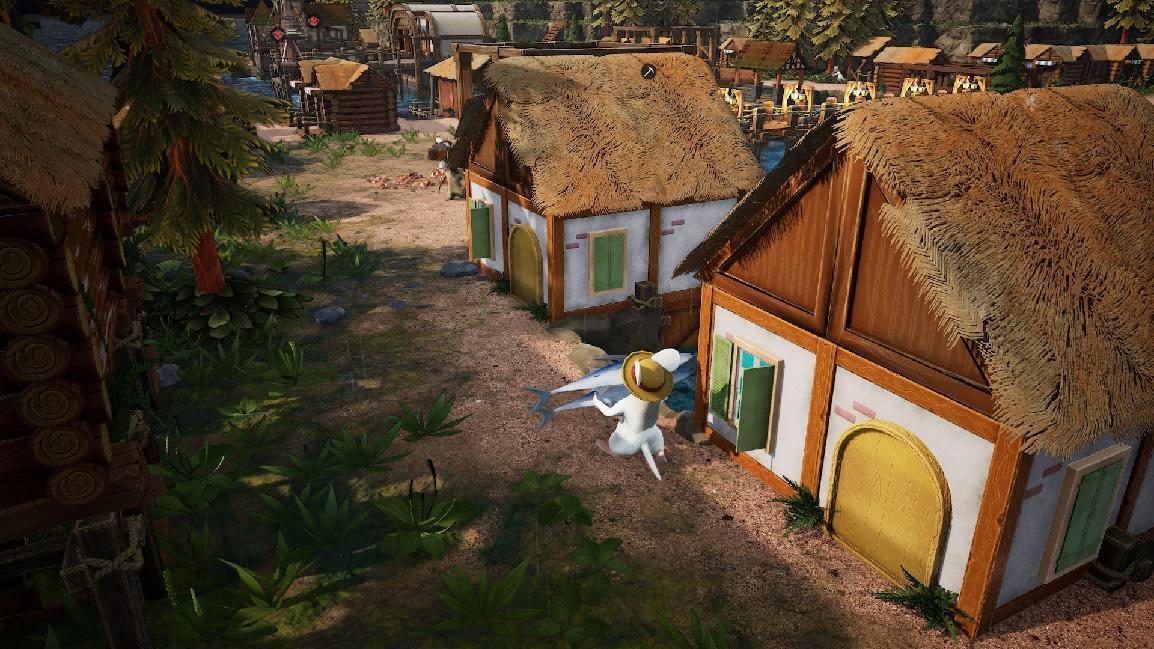1154x649 pixels.
Task: Click the pickaxe marker above the thatched house
Action: (648, 72)
